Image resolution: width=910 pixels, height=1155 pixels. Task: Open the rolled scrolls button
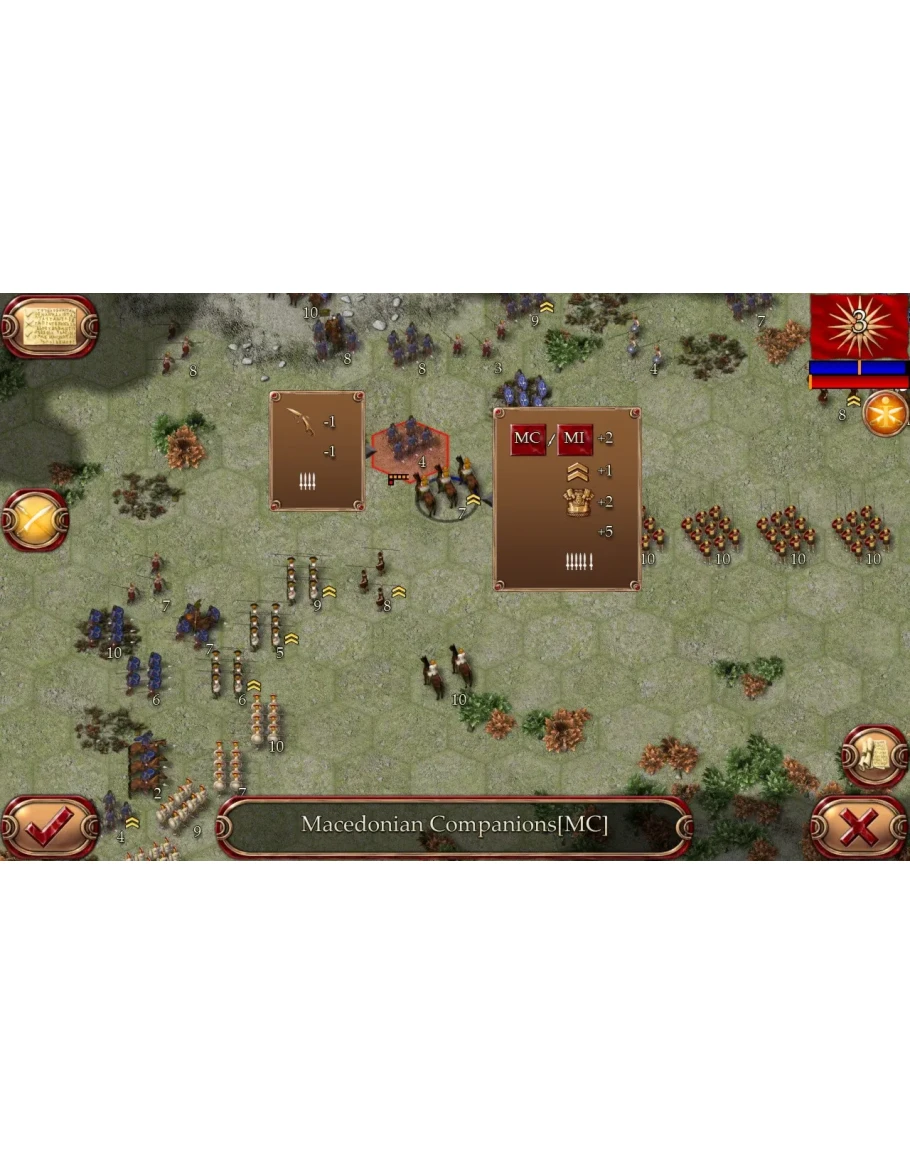coord(874,757)
